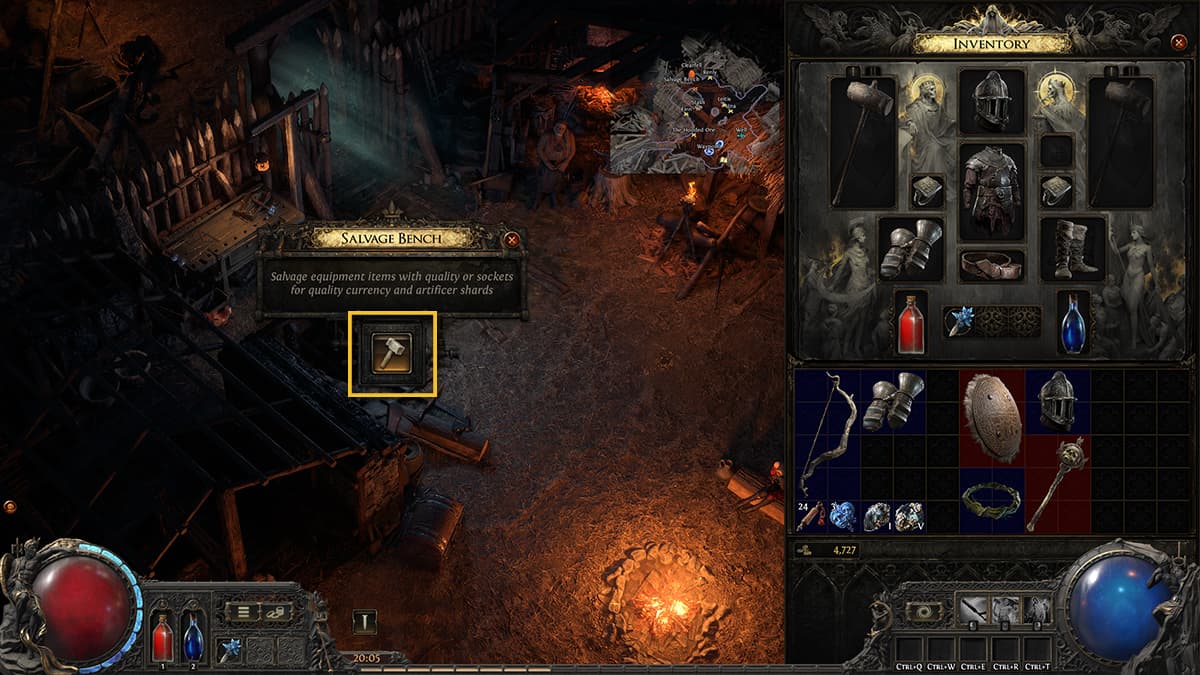Select the equipped helmet slot
Viewport: 1200px width, 675px height.
pyautogui.click(x=991, y=101)
